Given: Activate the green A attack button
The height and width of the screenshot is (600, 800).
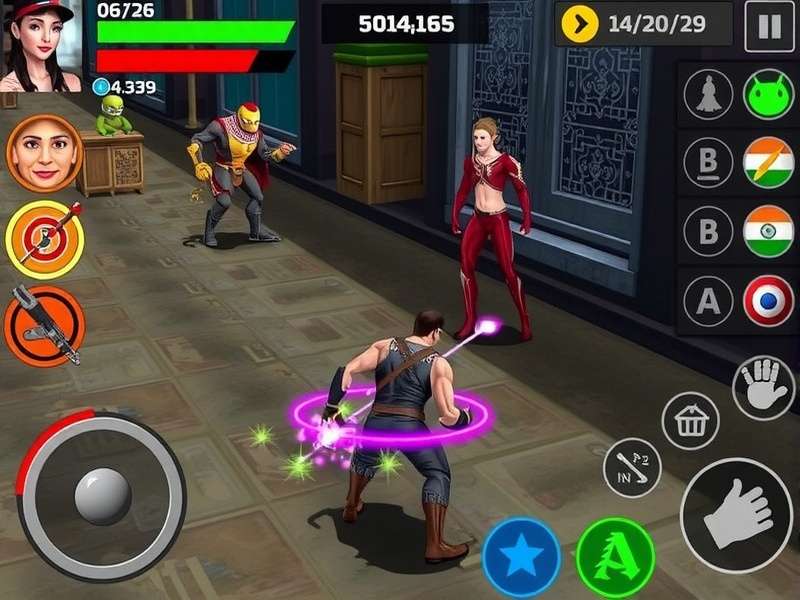Looking at the screenshot, I should click(x=615, y=557).
